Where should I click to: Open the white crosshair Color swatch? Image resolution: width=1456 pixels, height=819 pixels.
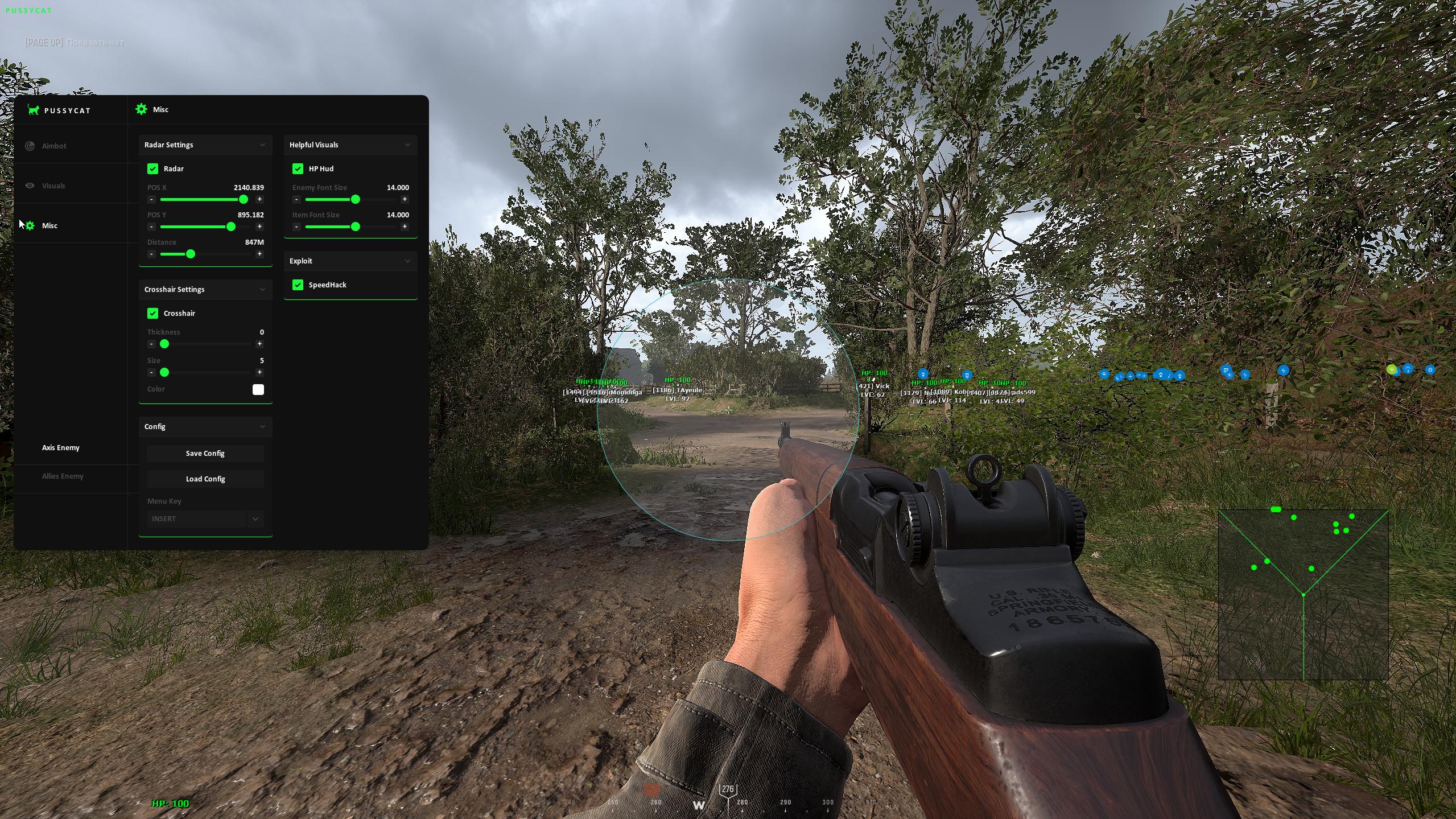pyautogui.click(x=258, y=389)
